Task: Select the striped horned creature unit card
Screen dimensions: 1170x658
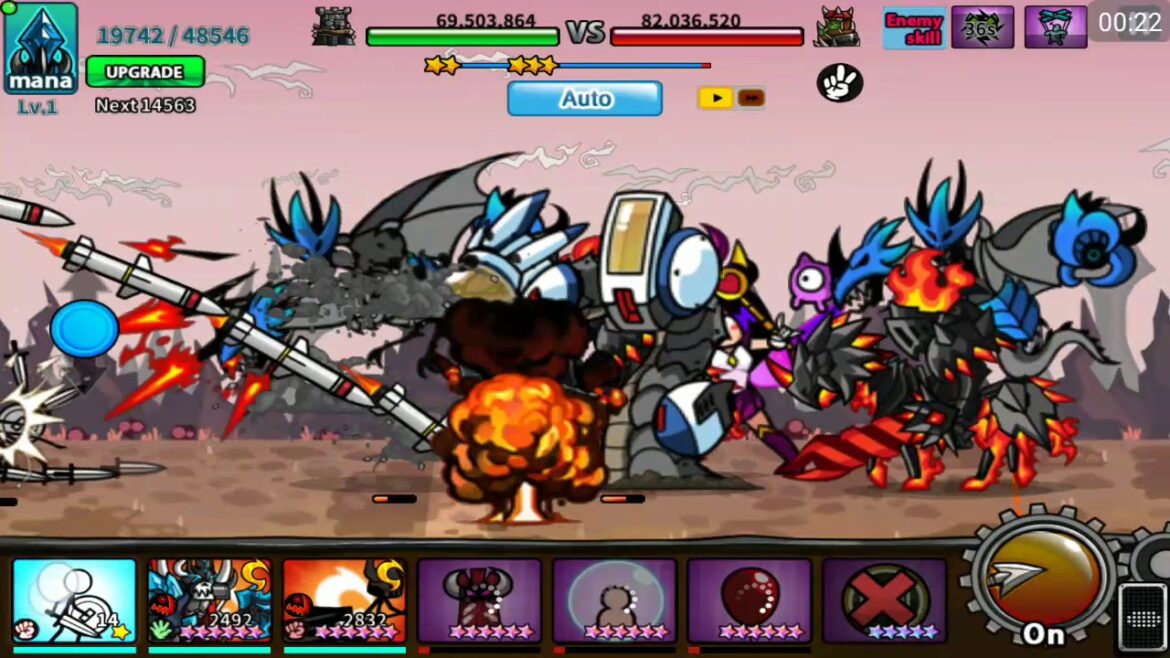Action: [480, 600]
